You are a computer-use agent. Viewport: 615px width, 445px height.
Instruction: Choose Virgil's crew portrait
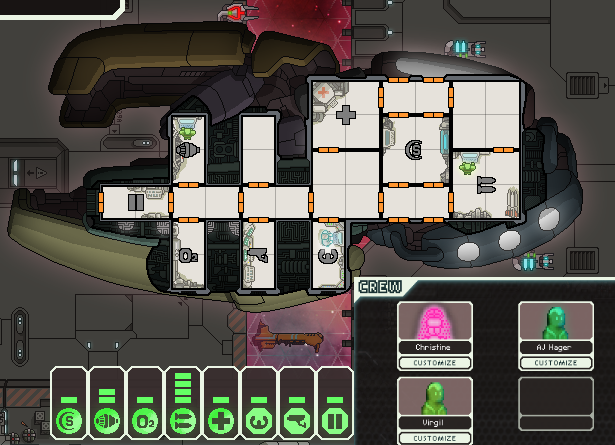click(x=435, y=398)
